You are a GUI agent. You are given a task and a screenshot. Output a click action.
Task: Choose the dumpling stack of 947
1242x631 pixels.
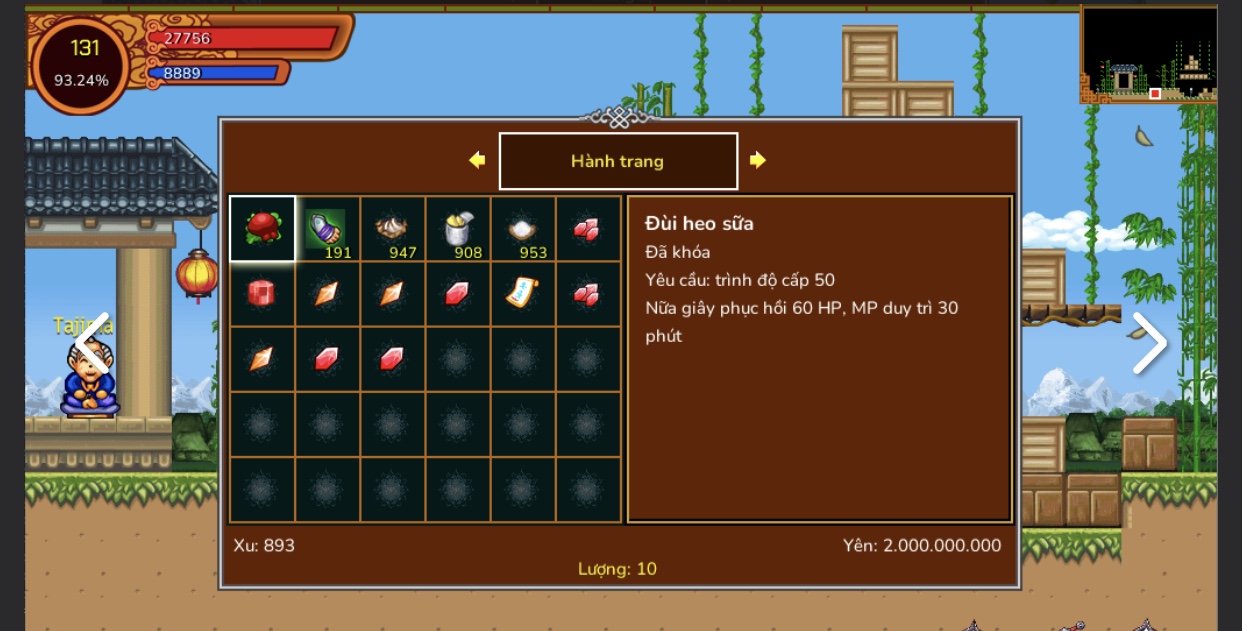392,229
